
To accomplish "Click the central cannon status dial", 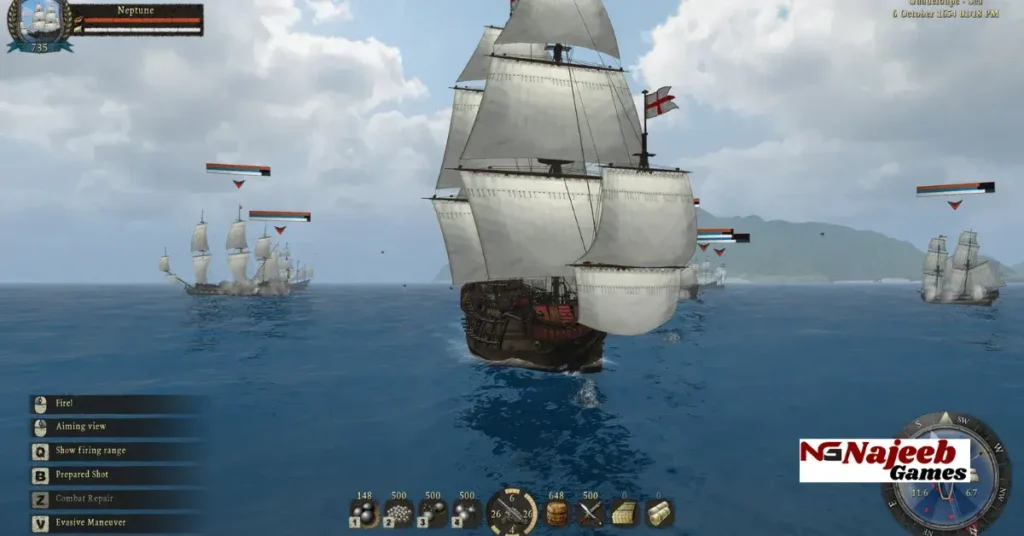I will click(512, 513).
